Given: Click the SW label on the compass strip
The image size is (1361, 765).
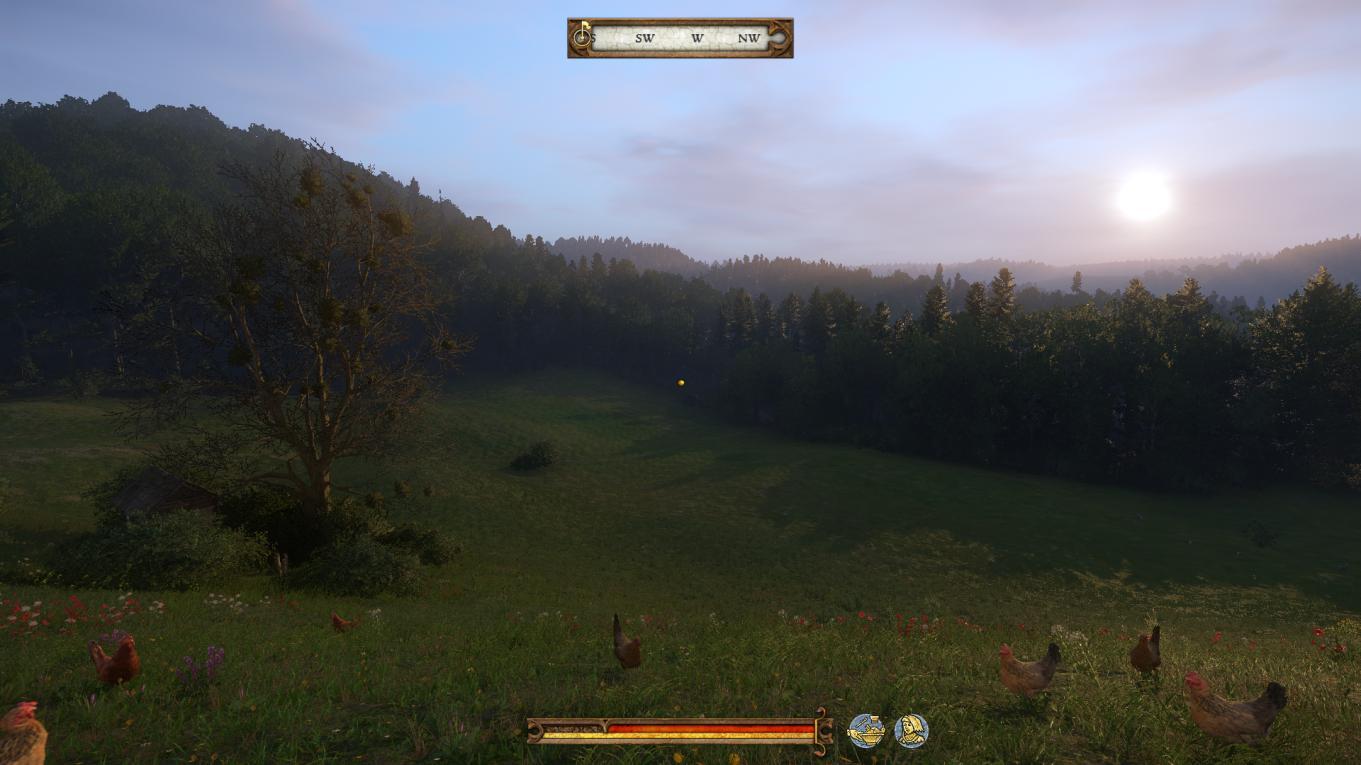Looking at the screenshot, I should point(645,38).
